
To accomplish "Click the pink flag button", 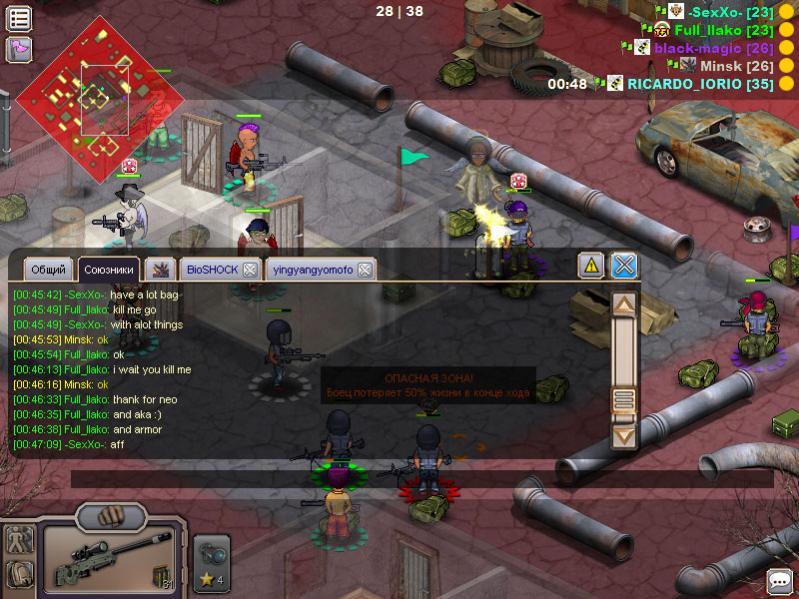I will (19, 48).
